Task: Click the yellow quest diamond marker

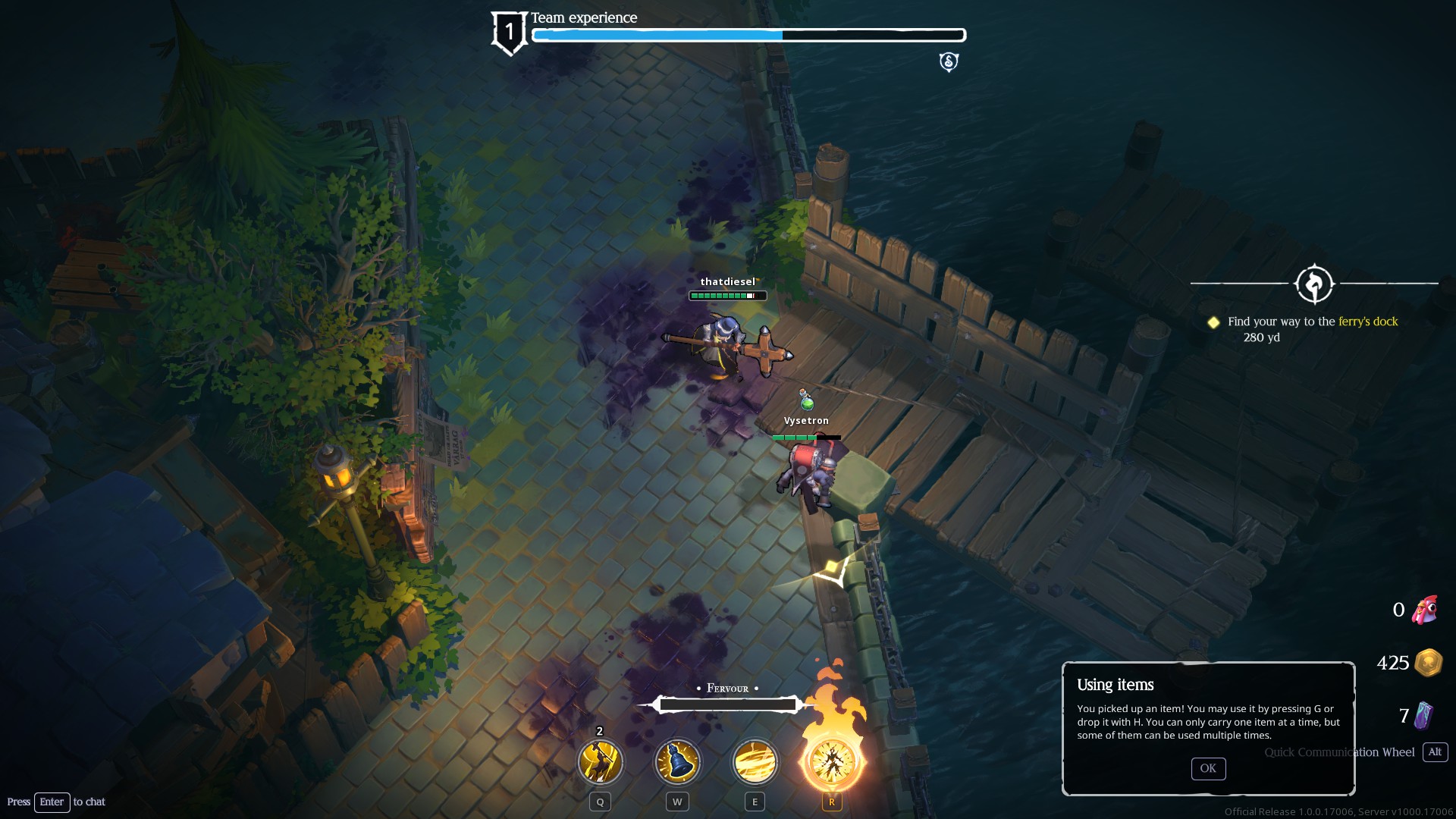Action: (x=1214, y=322)
